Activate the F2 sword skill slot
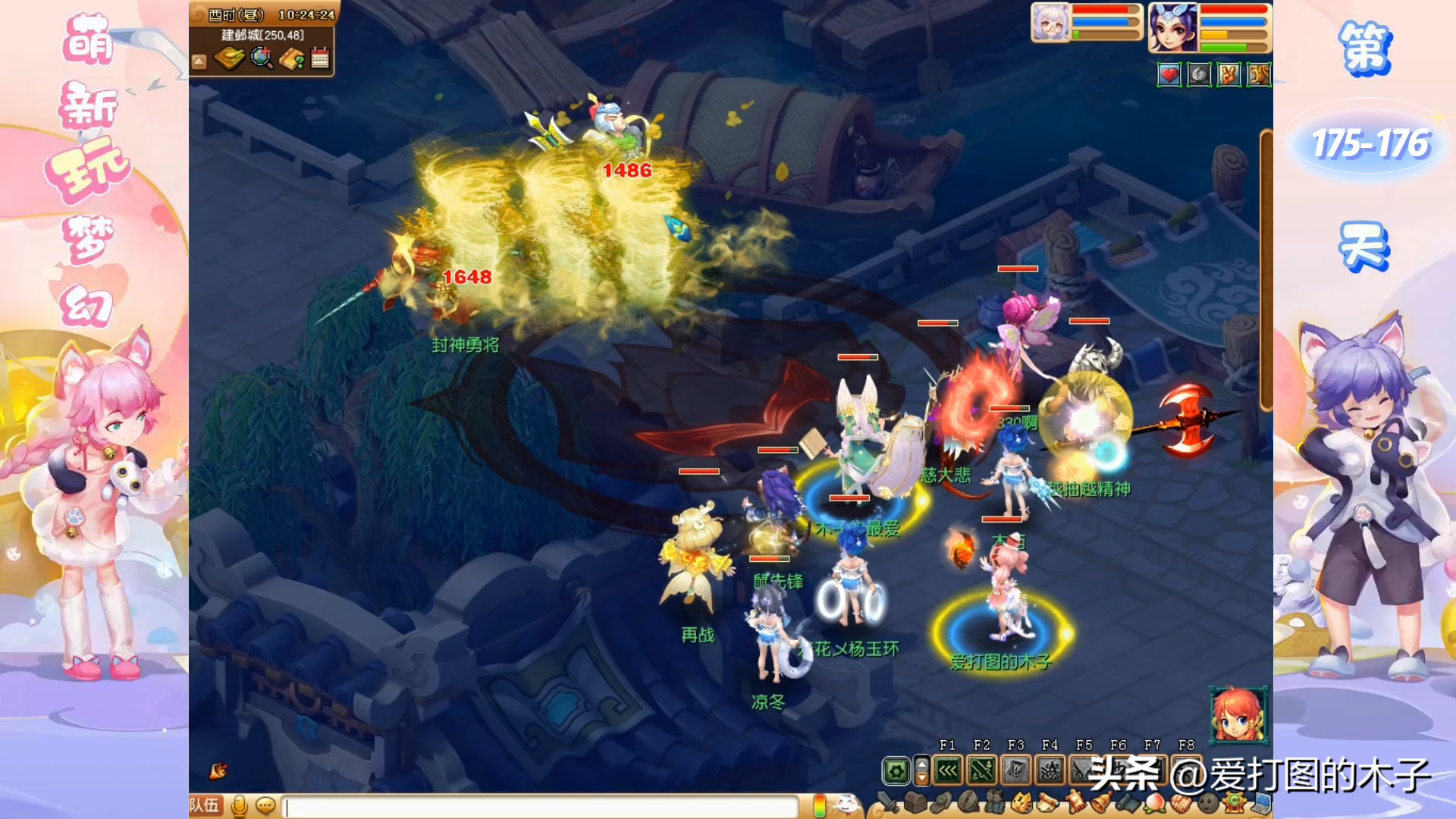The image size is (1456, 819). pyautogui.click(x=981, y=771)
